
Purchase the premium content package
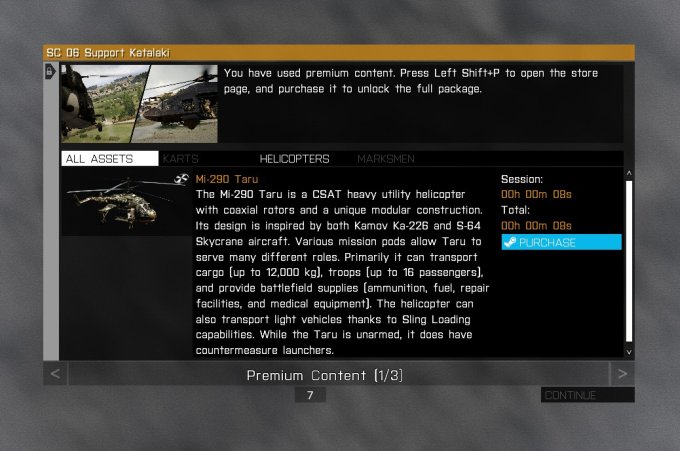click(x=560, y=242)
